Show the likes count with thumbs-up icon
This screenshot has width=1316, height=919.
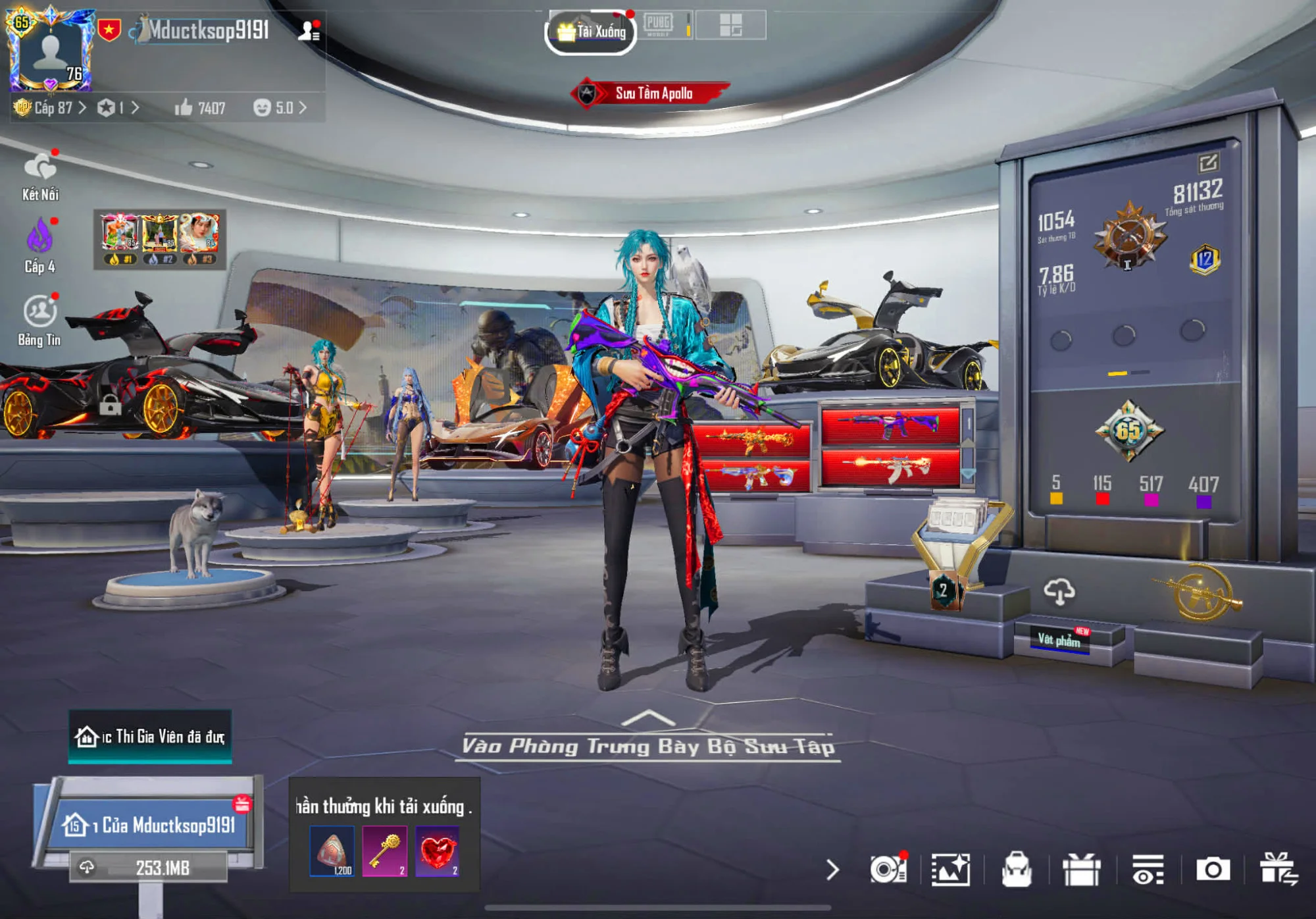[200, 108]
